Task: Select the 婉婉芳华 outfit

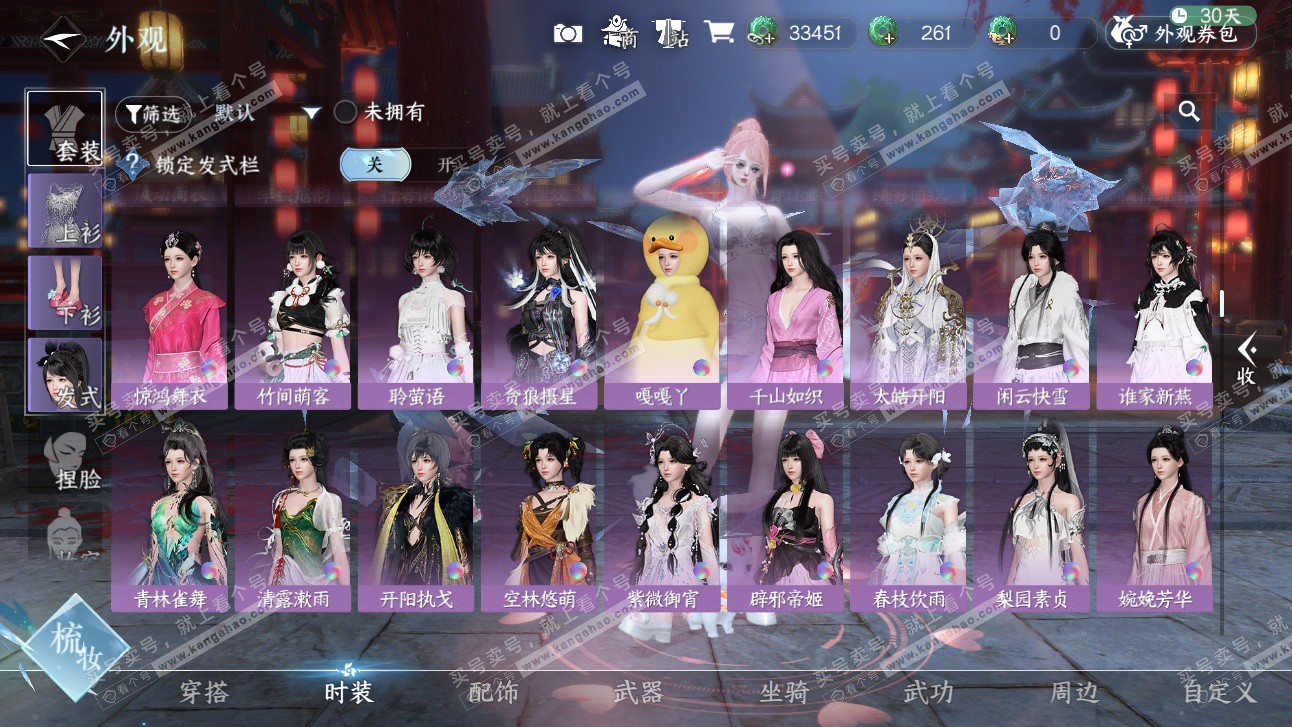Action: (x=1154, y=520)
